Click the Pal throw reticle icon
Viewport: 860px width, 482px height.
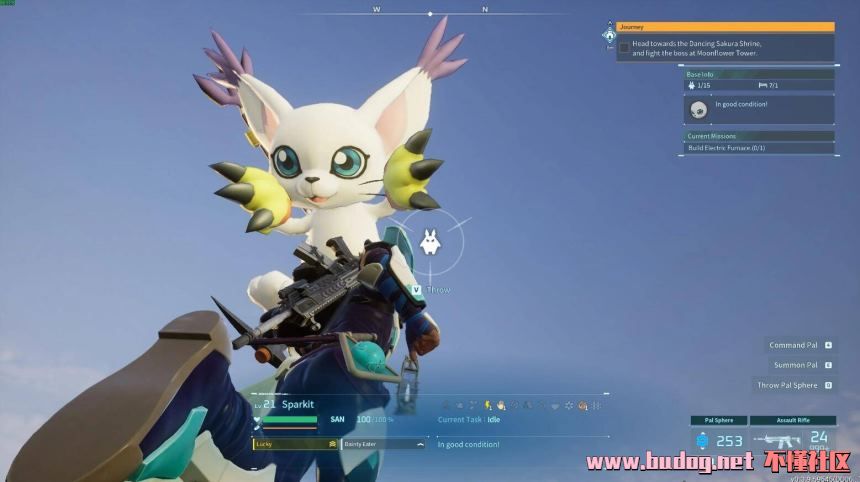430,241
